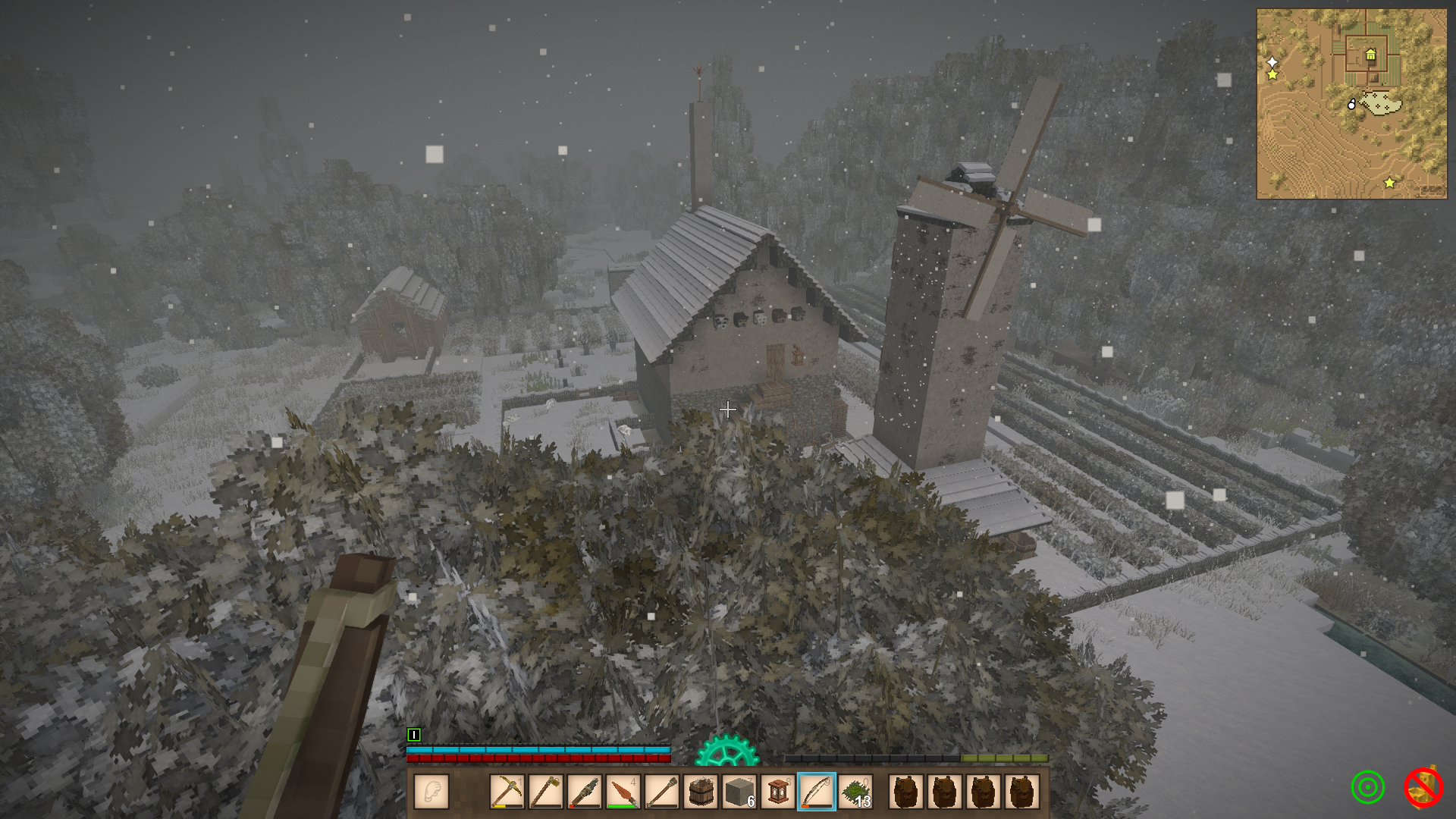Click the empty offhand slot with hand outline
1456x819 pixels.
pos(431,792)
